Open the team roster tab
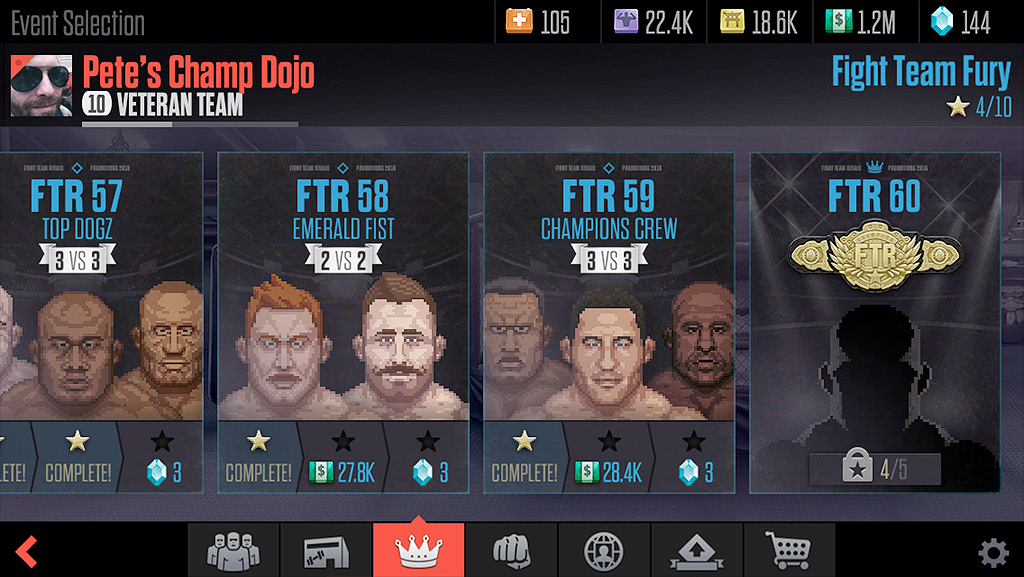This screenshot has height=577, width=1024. 233,550
